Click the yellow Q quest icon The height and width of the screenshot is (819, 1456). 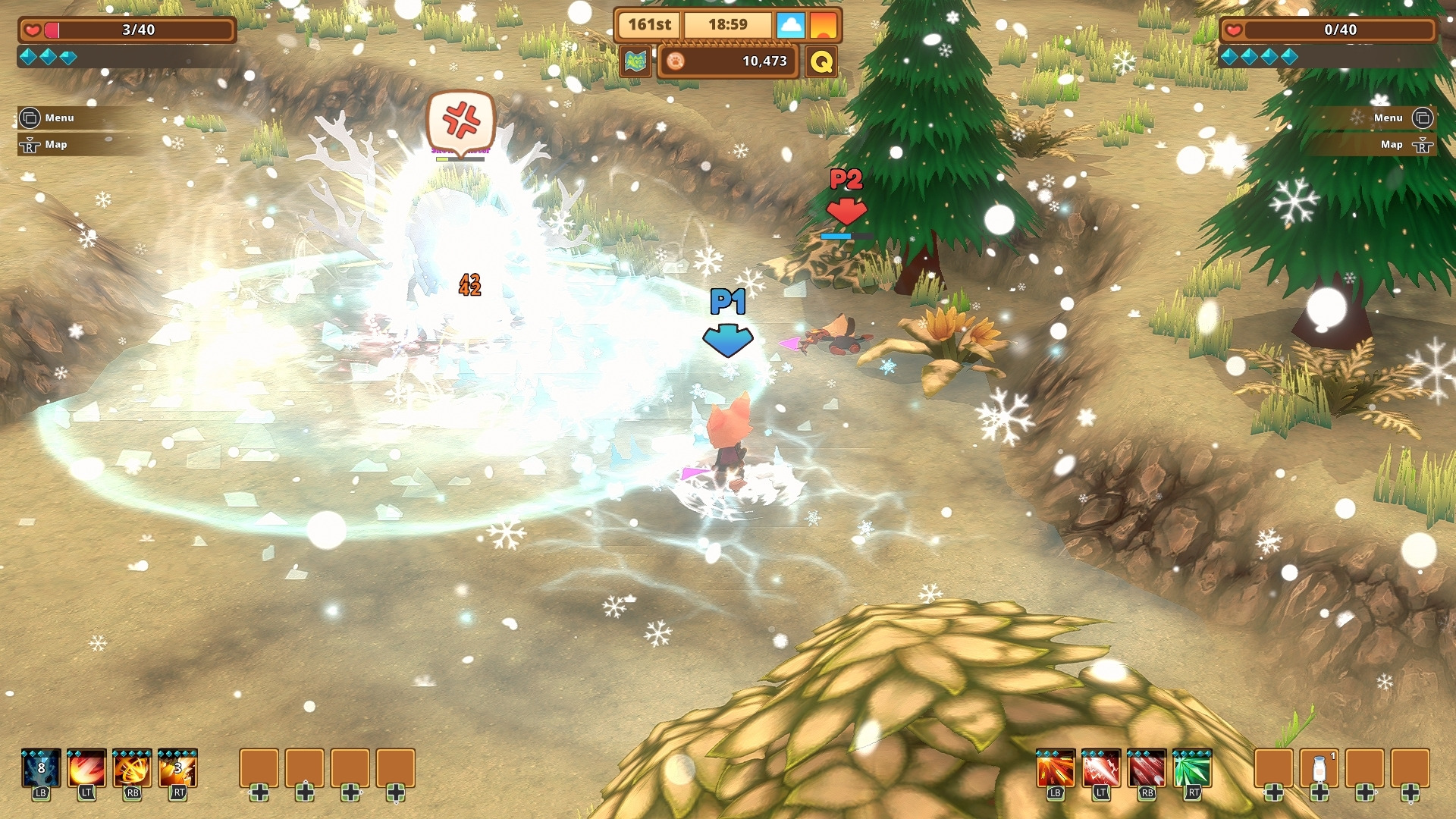tap(821, 61)
